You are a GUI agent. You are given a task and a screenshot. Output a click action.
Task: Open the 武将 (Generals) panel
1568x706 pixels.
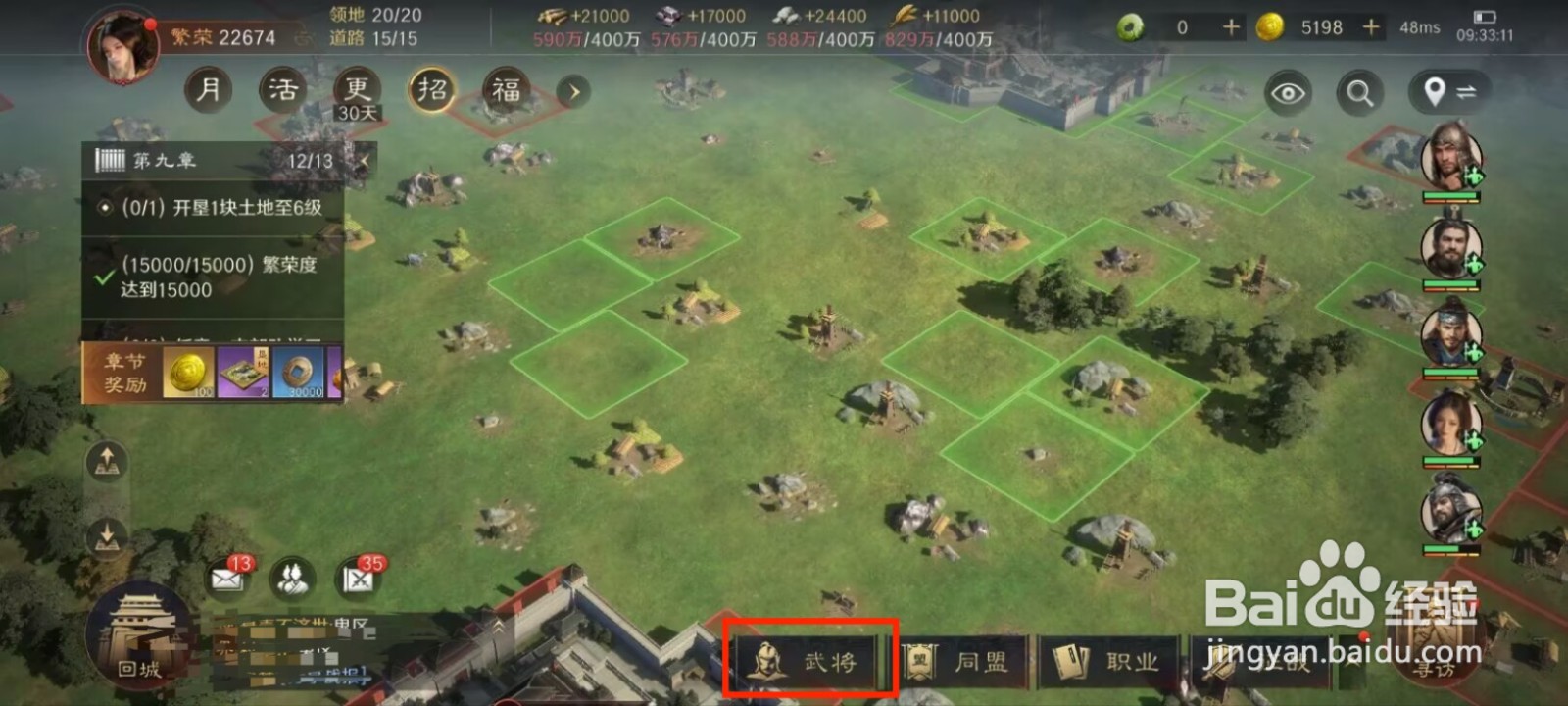click(x=811, y=661)
